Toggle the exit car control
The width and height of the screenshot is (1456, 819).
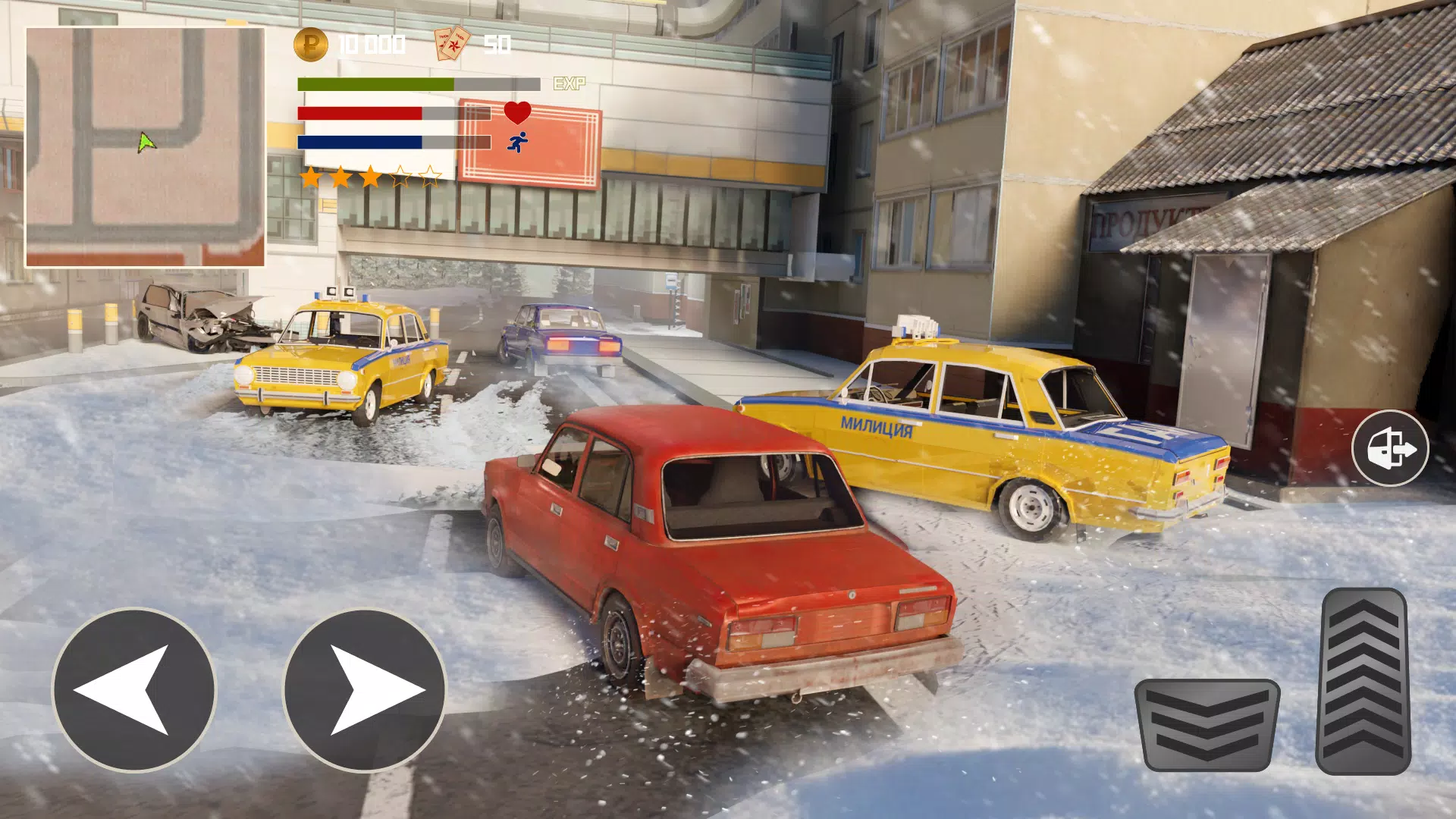click(1392, 449)
